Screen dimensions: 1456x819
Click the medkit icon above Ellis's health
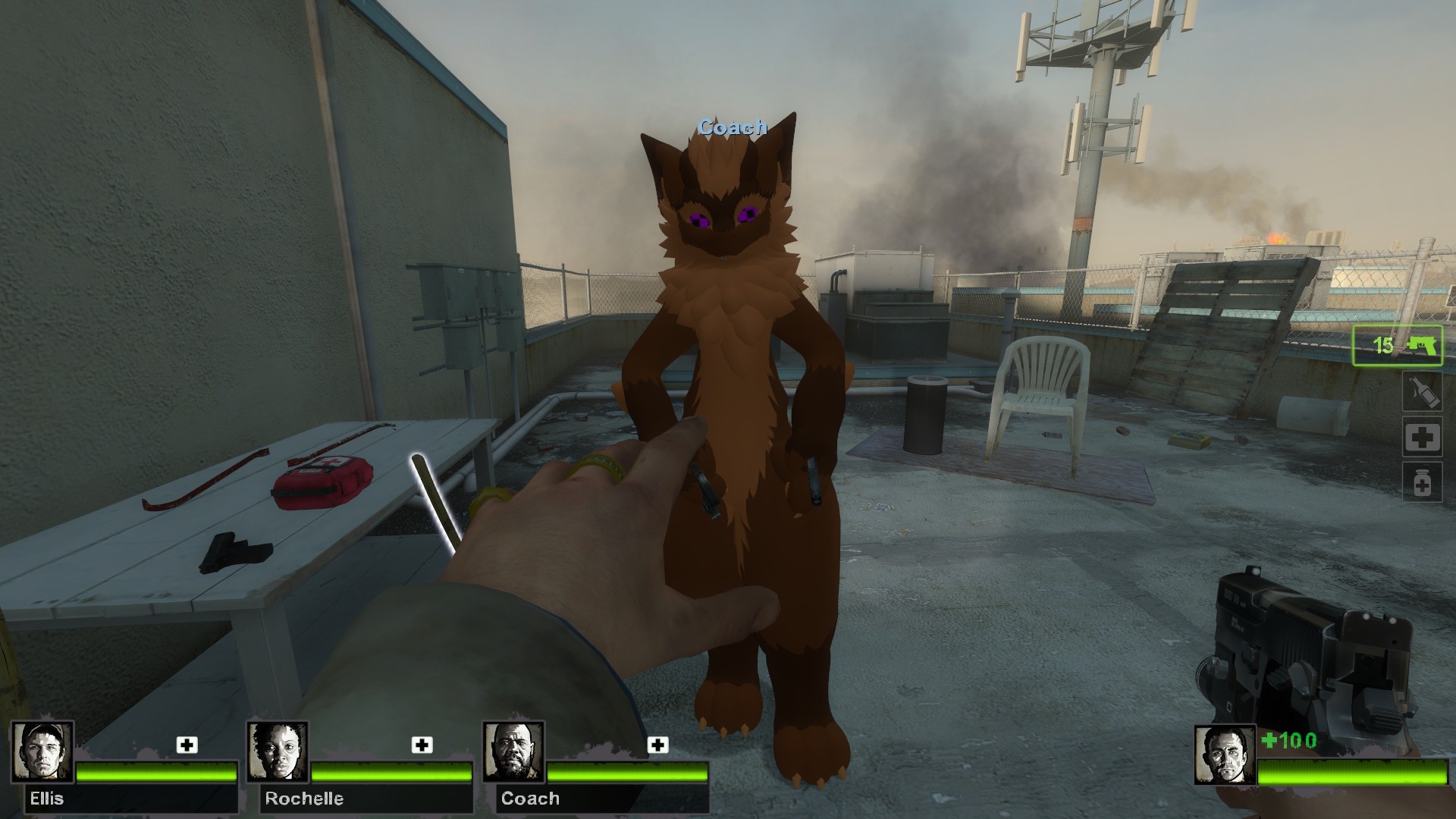[187, 745]
